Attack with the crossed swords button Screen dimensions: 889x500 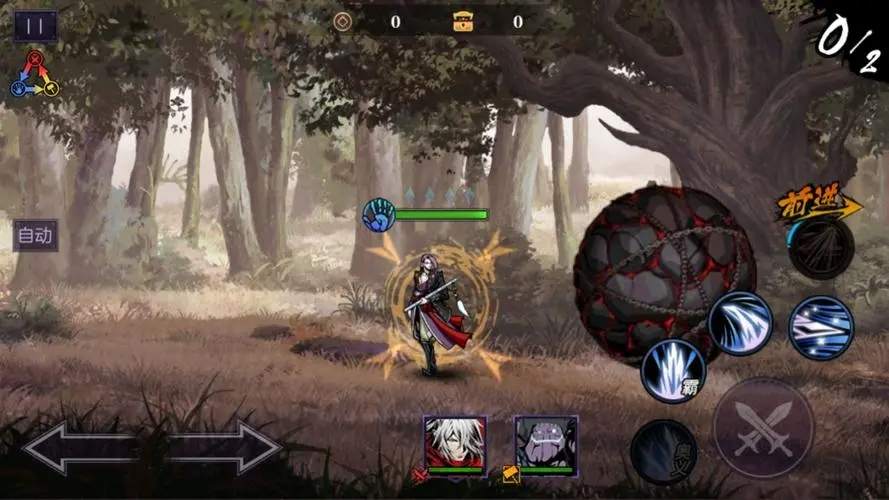point(763,427)
